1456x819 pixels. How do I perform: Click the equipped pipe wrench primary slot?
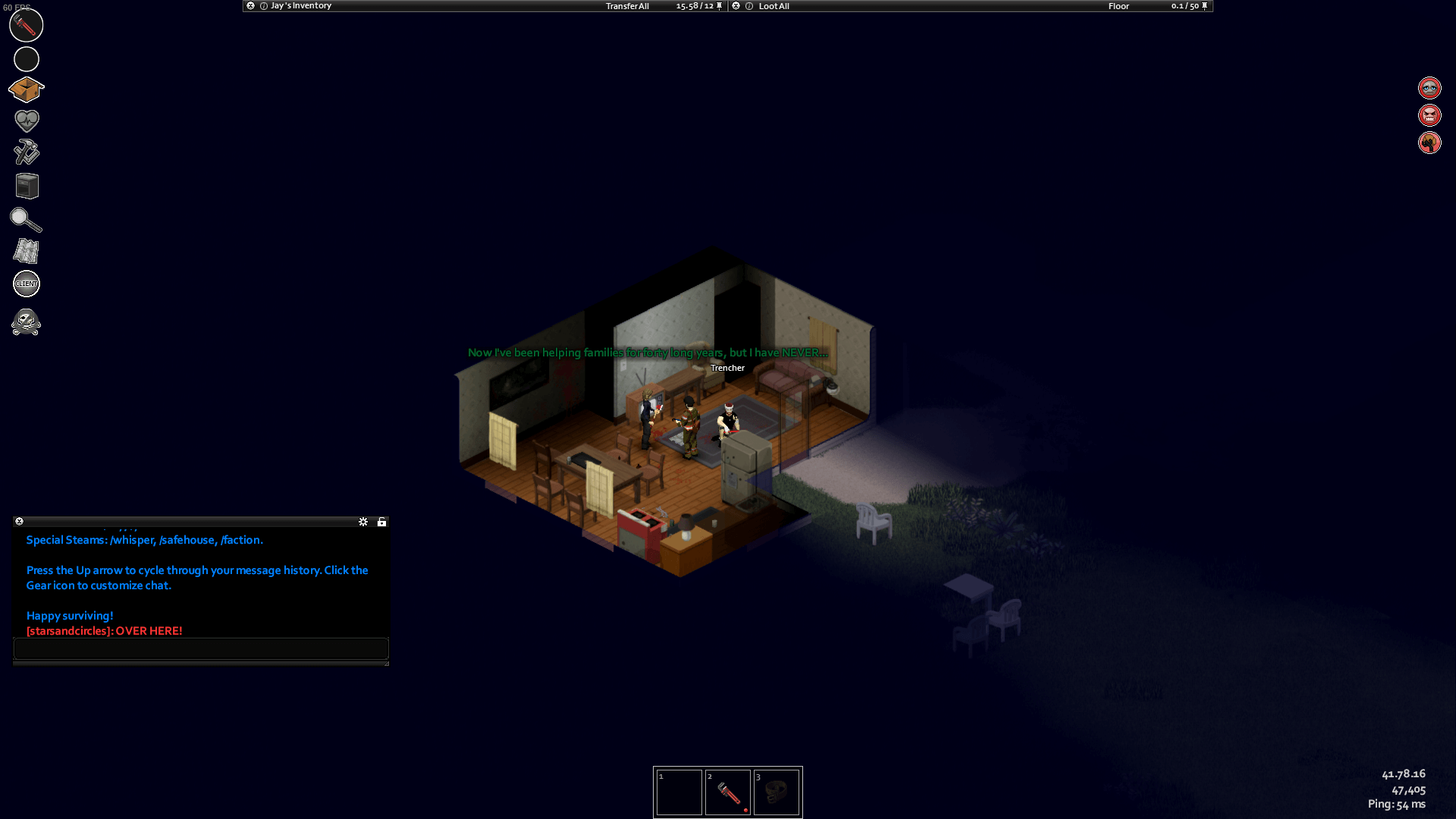[x=26, y=26]
